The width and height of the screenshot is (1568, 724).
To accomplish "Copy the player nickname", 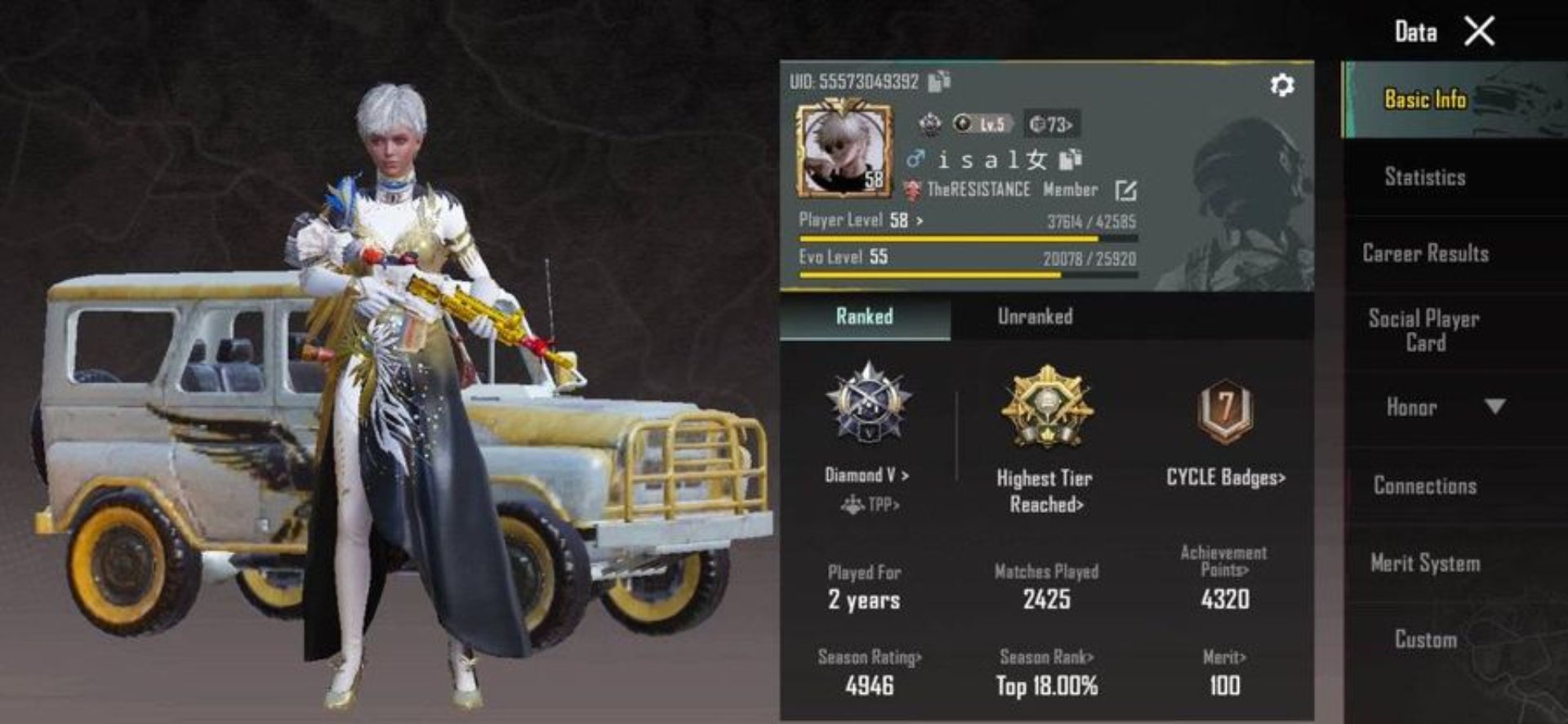I will click(x=1070, y=159).
